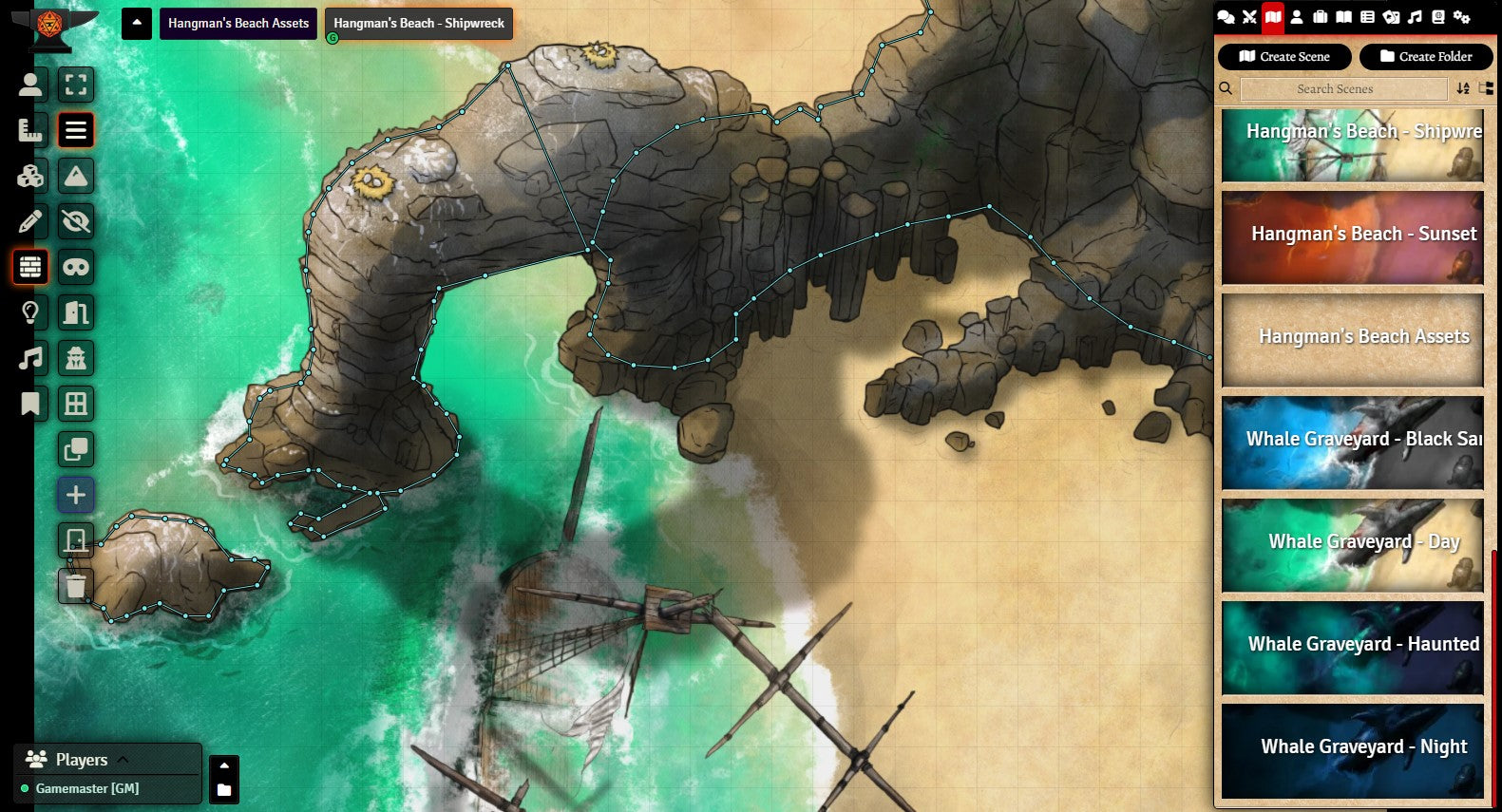1502x812 pixels.
Task: Focus the Search Scenes field
Action: coord(1343,89)
